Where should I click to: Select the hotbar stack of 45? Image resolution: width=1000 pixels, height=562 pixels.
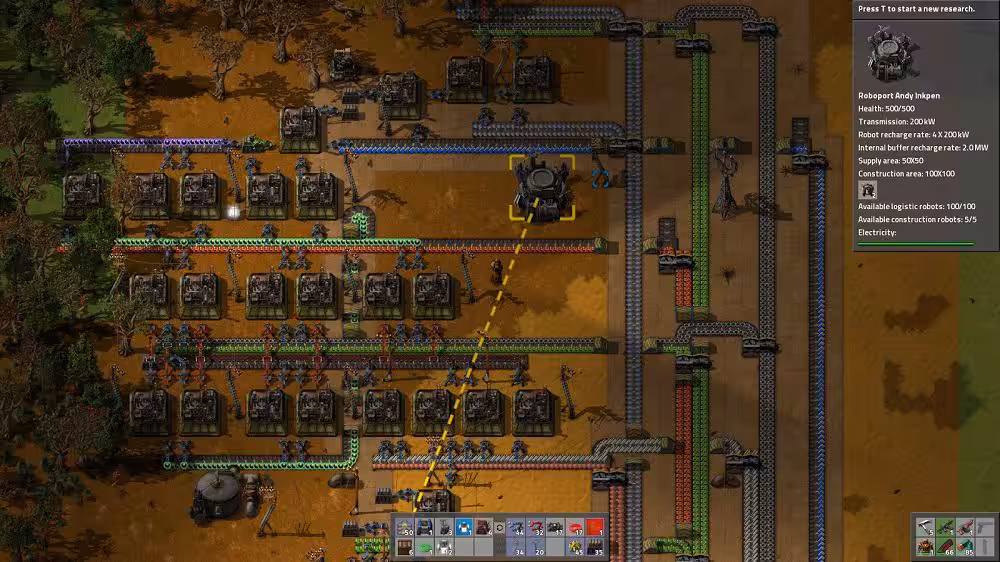[577, 546]
